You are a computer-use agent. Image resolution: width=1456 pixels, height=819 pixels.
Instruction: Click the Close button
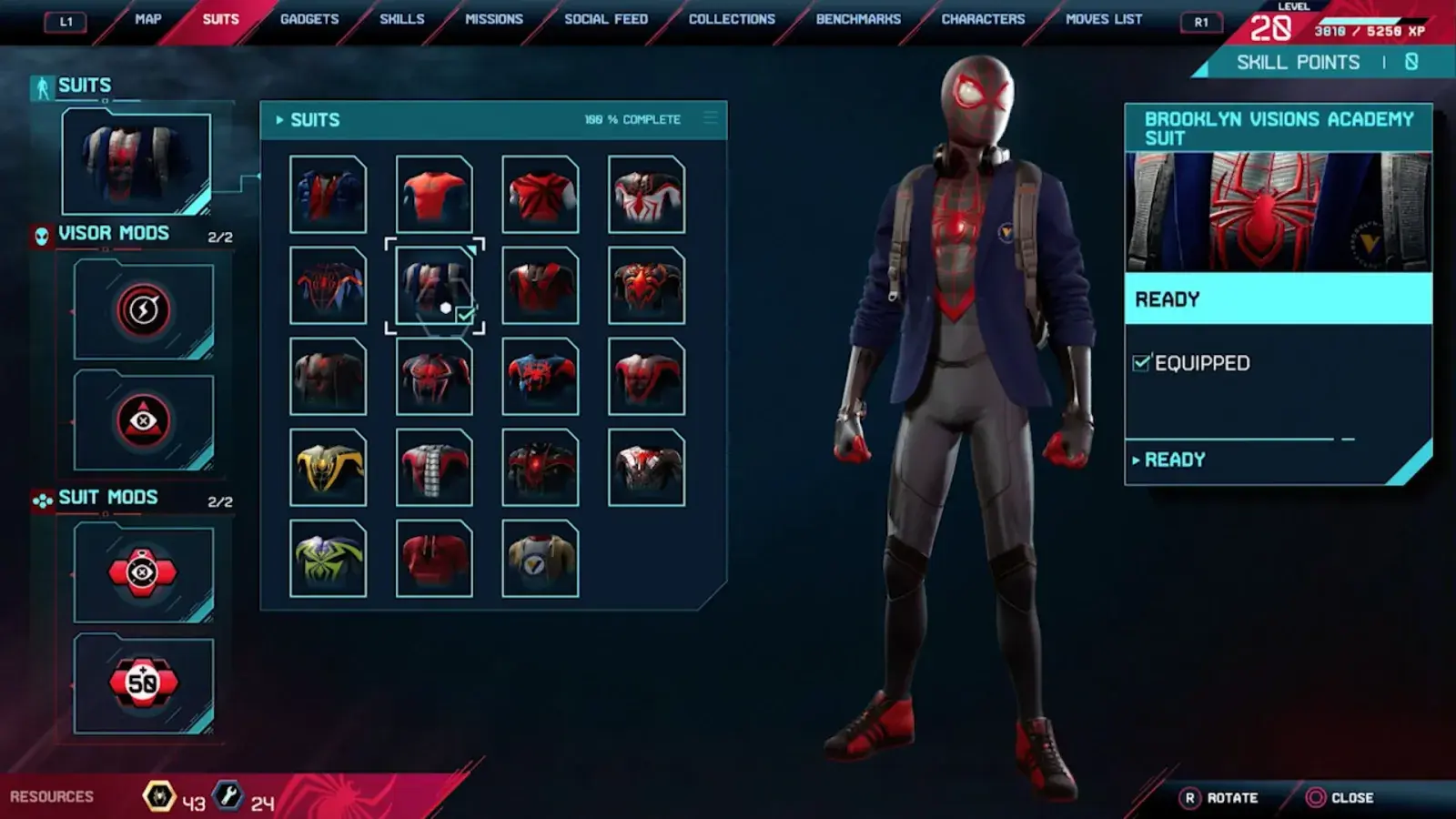(1340, 798)
